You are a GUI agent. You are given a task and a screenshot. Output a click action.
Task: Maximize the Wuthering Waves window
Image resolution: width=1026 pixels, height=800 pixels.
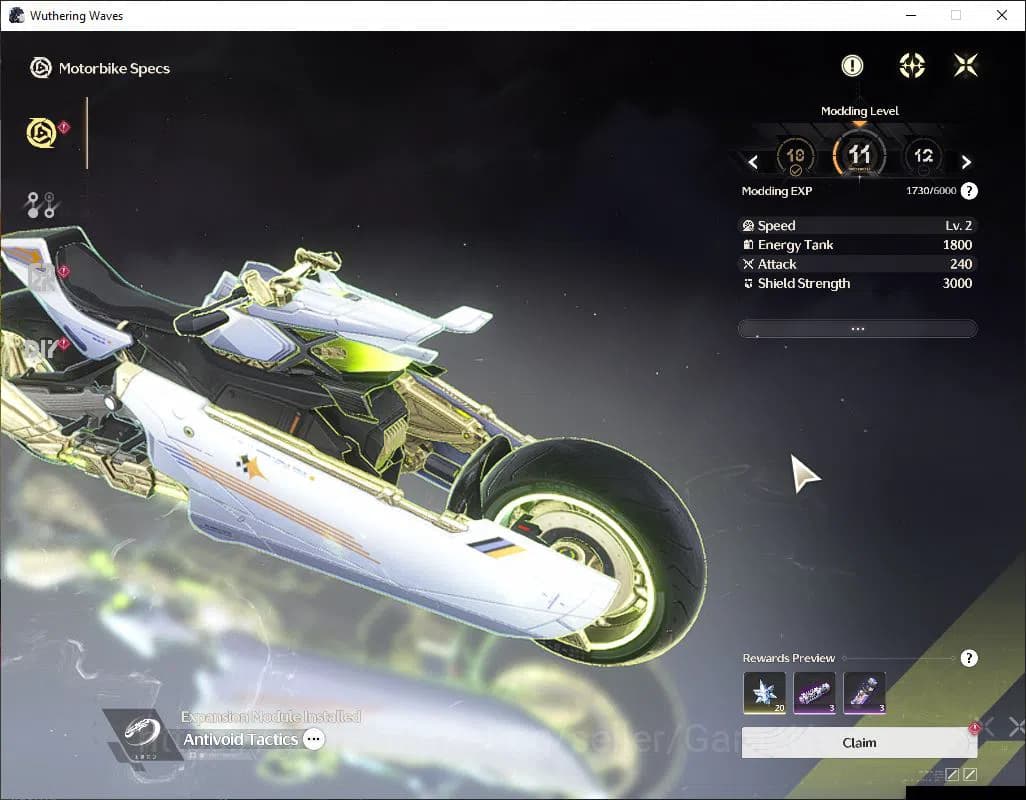(x=956, y=15)
